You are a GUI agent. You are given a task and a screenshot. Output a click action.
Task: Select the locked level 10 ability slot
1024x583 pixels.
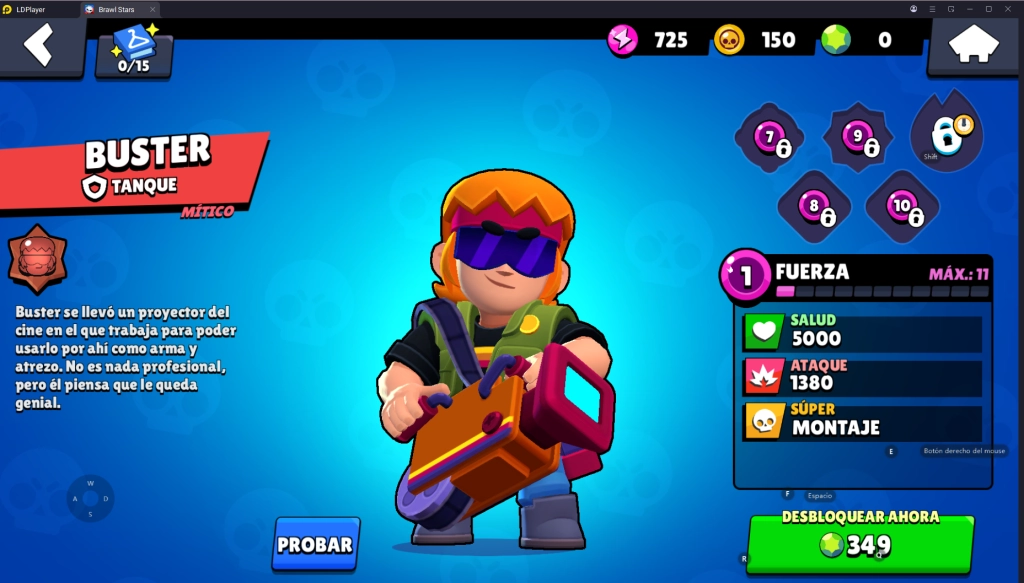pos(902,207)
